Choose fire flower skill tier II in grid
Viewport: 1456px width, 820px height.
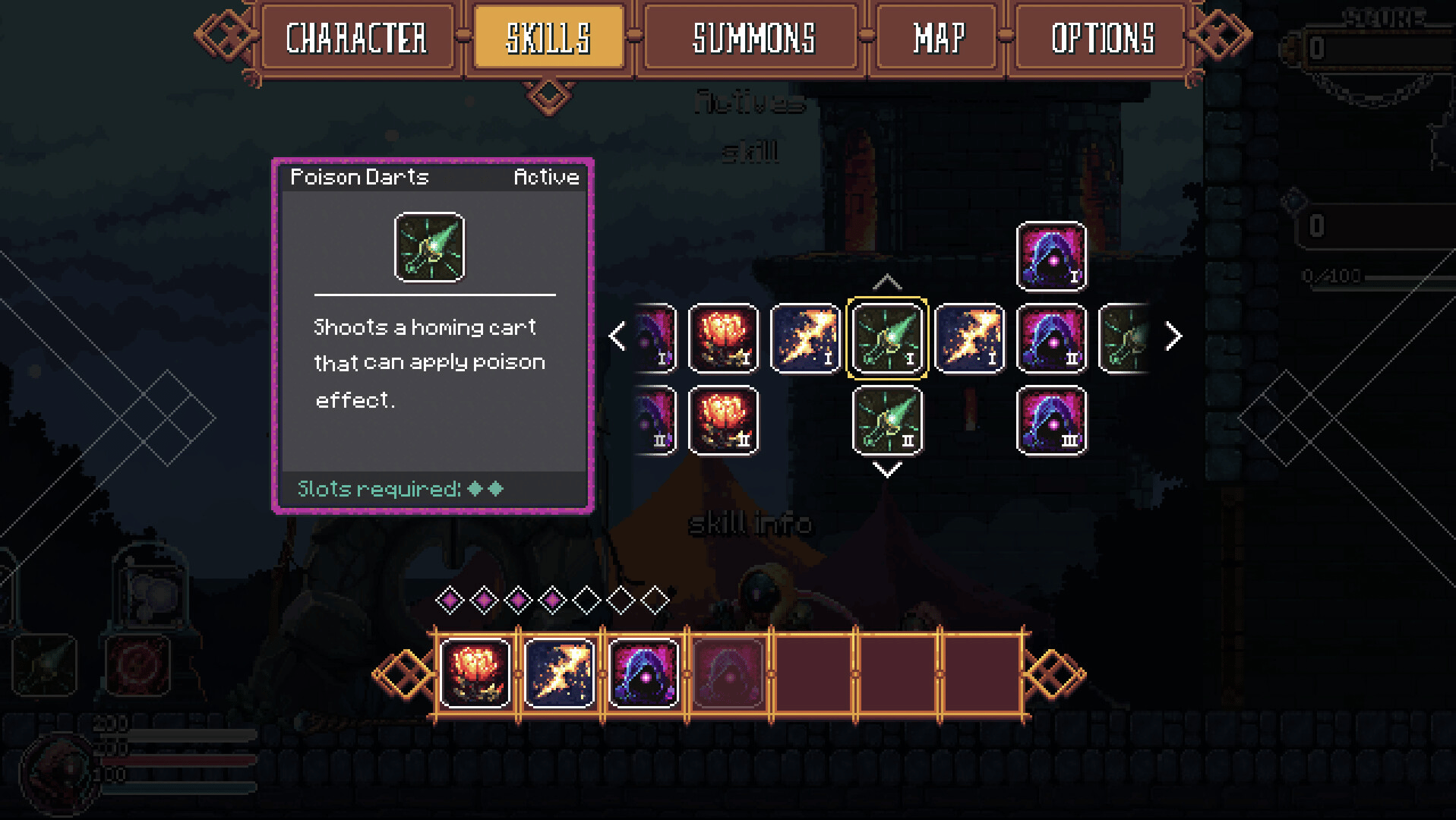723,420
